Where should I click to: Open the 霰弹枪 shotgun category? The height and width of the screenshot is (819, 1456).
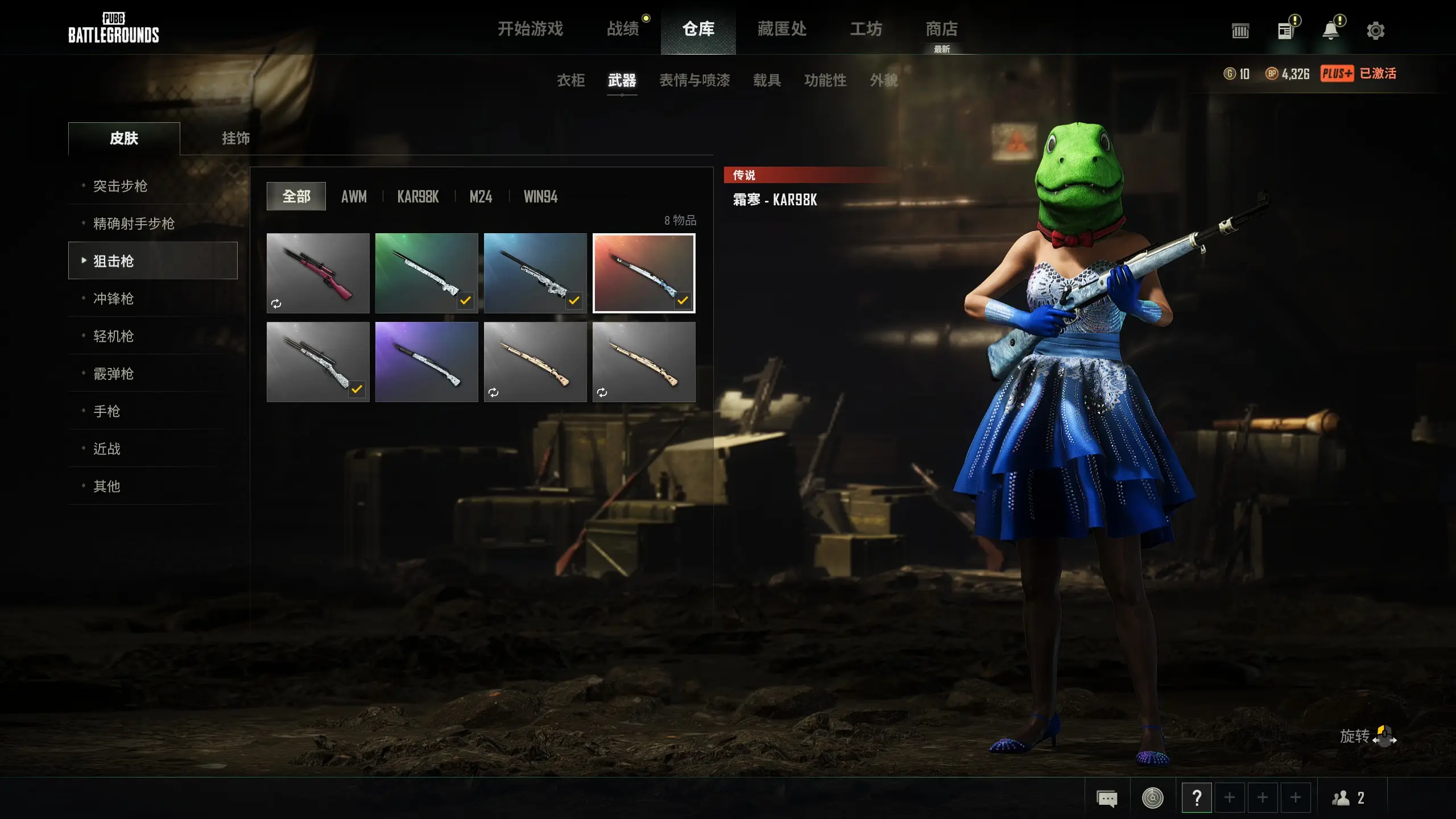113,374
